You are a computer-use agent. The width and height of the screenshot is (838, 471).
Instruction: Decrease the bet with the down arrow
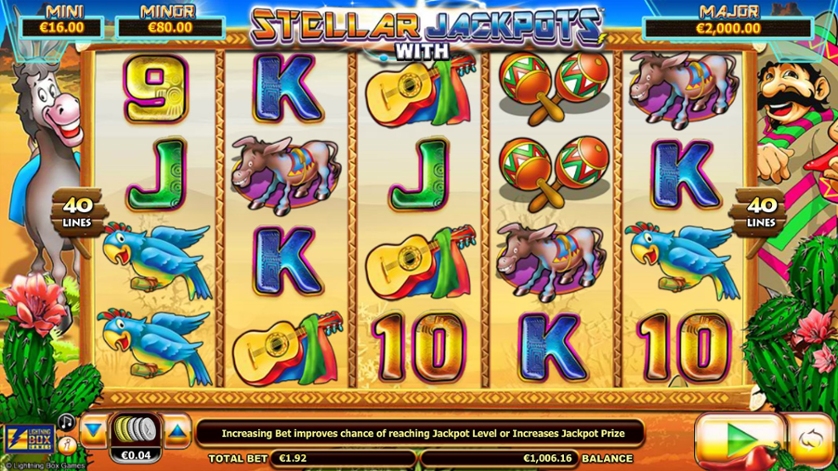93,431
